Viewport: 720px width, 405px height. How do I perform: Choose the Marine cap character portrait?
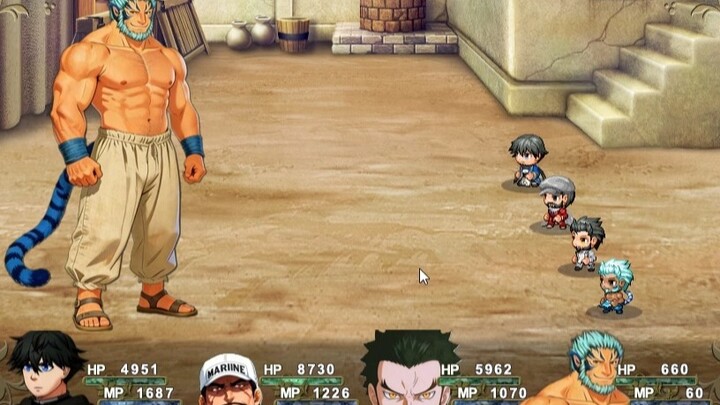coord(228,380)
